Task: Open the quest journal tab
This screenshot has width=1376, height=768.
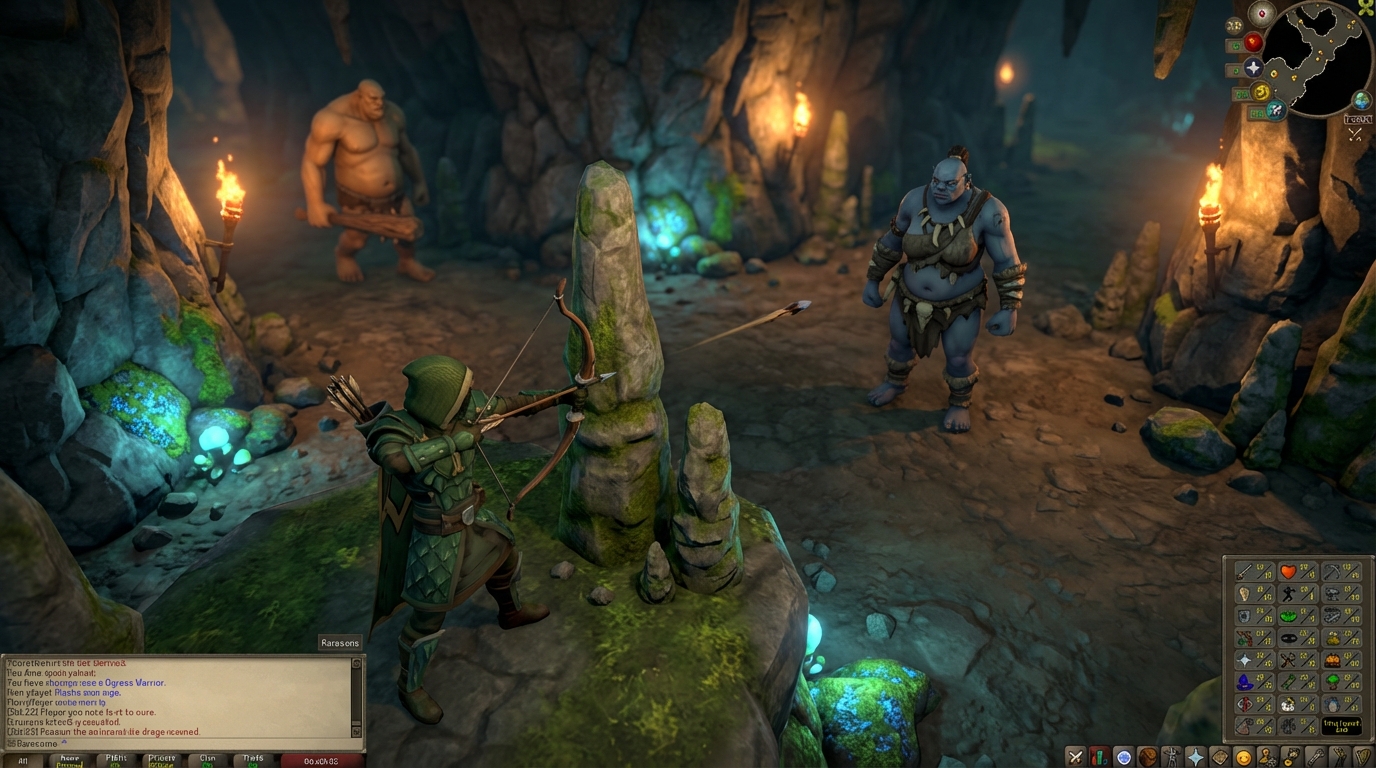Action: point(1124,756)
